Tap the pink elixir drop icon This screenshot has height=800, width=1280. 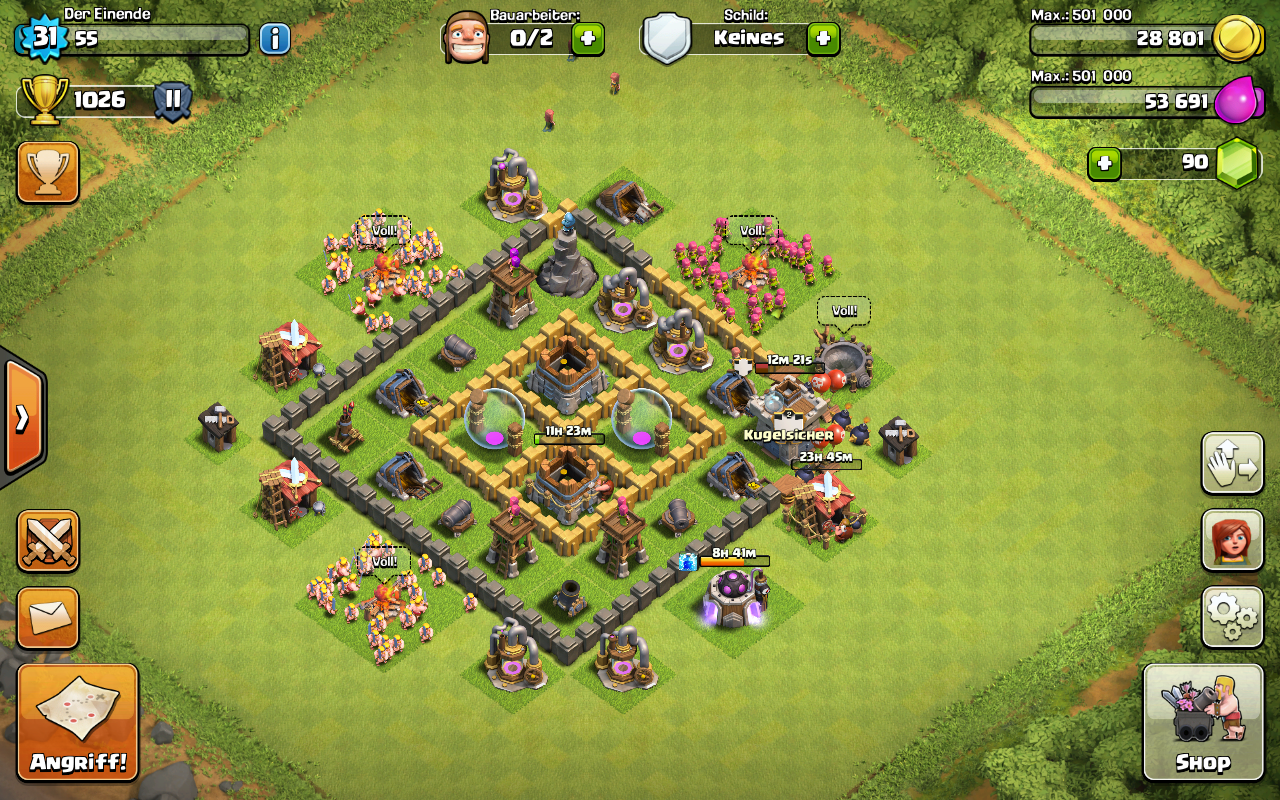(x=1236, y=100)
